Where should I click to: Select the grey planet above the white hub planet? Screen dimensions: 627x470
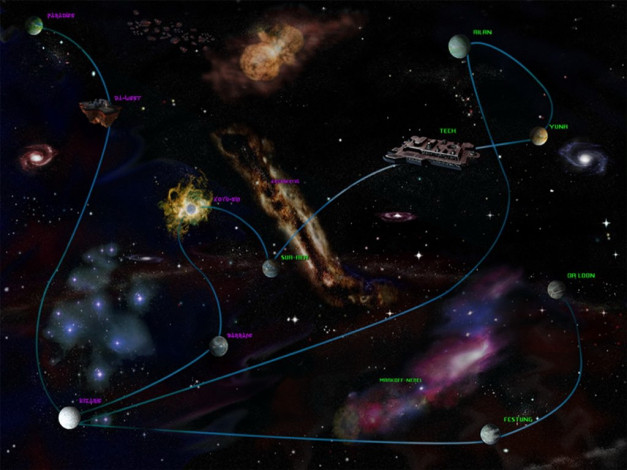point(219,346)
